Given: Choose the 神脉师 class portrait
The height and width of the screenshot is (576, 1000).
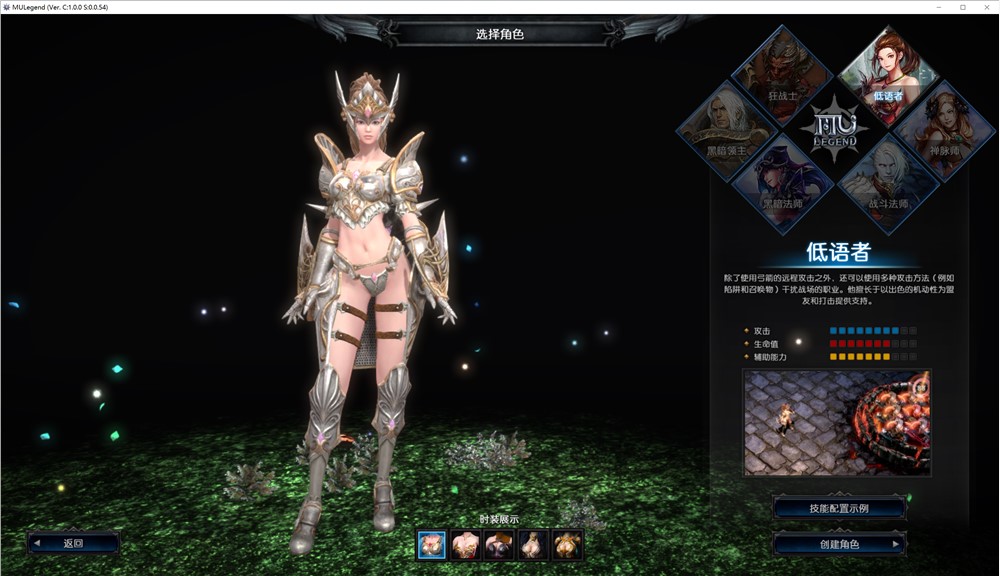Looking at the screenshot, I should (x=942, y=128).
